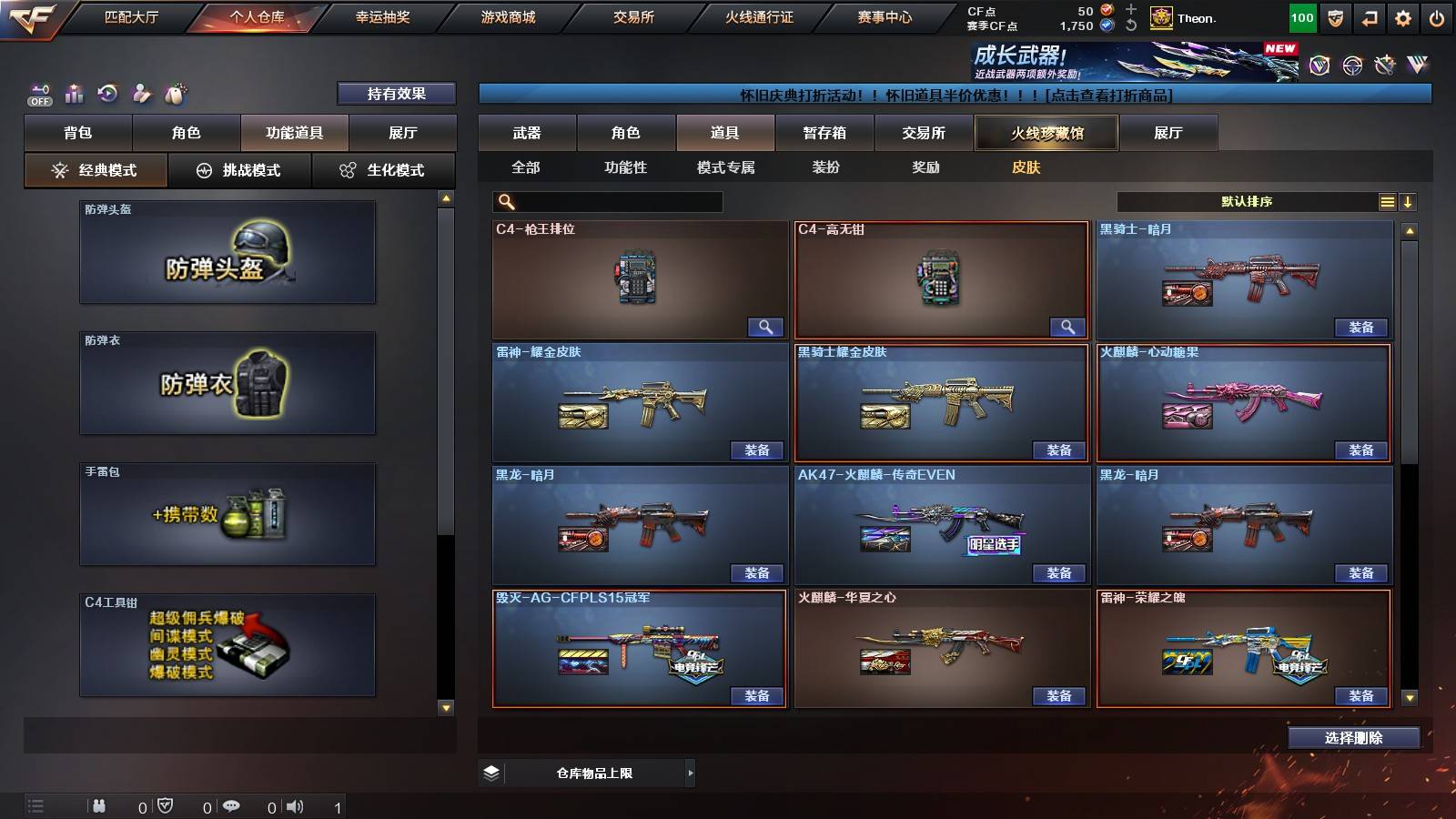
Task: Click the power off icon at top right
Action: (1438, 17)
